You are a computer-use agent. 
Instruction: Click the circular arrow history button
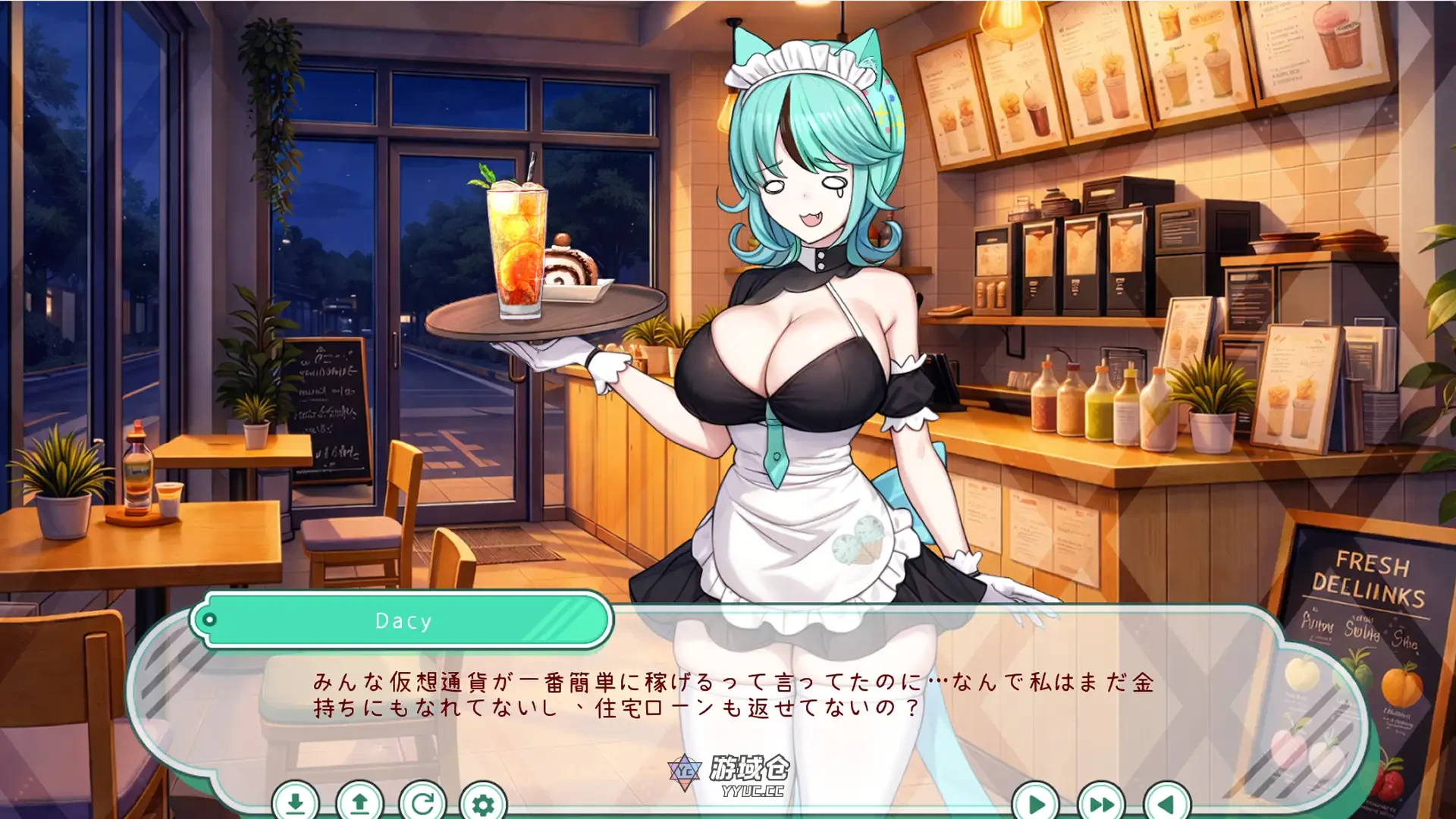coord(422,802)
